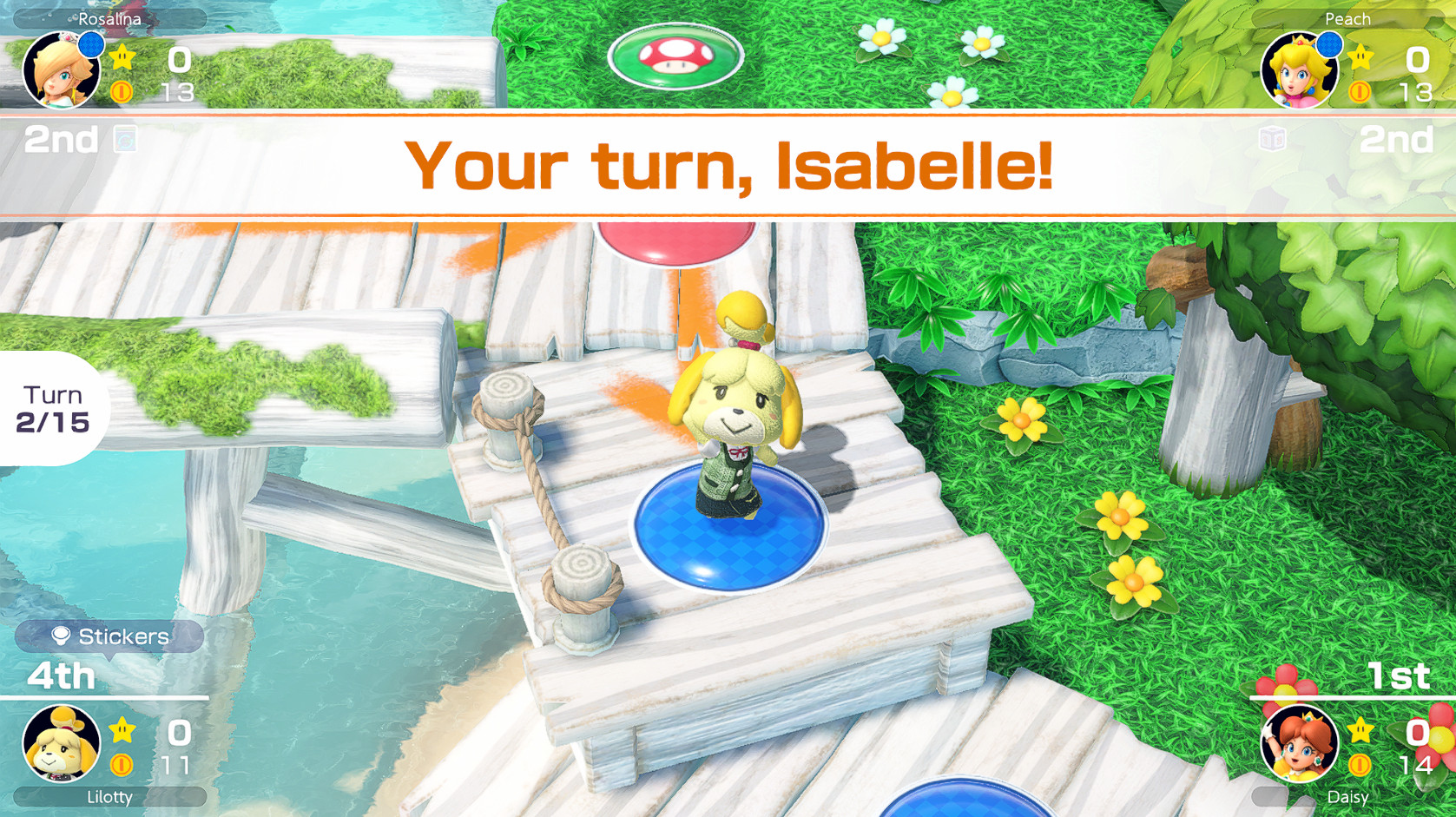Click the blue space under Isabelle
The height and width of the screenshot is (817, 1456).
click(x=728, y=530)
